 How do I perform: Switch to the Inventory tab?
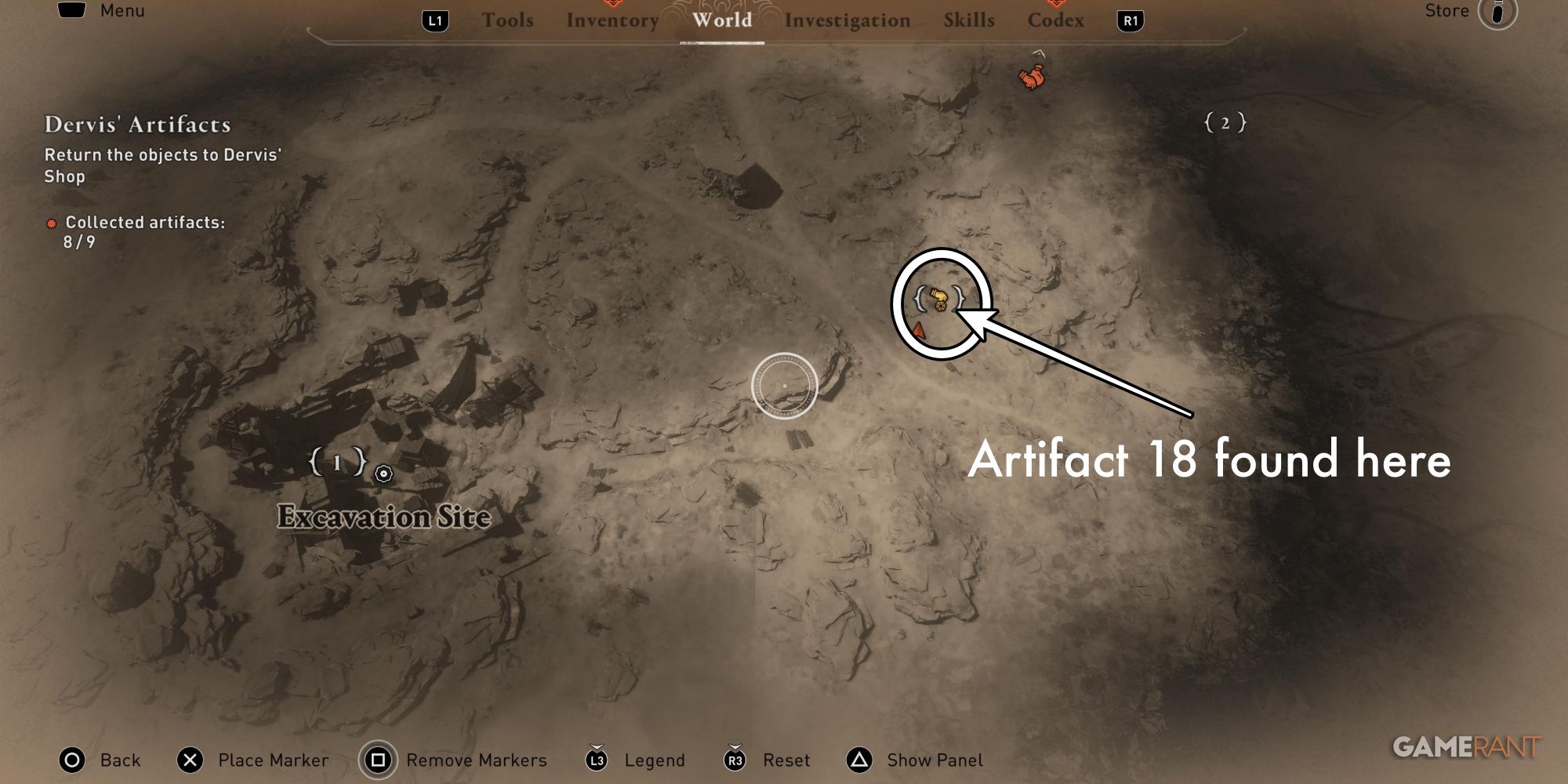pyautogui.click(x=612, y=20)
